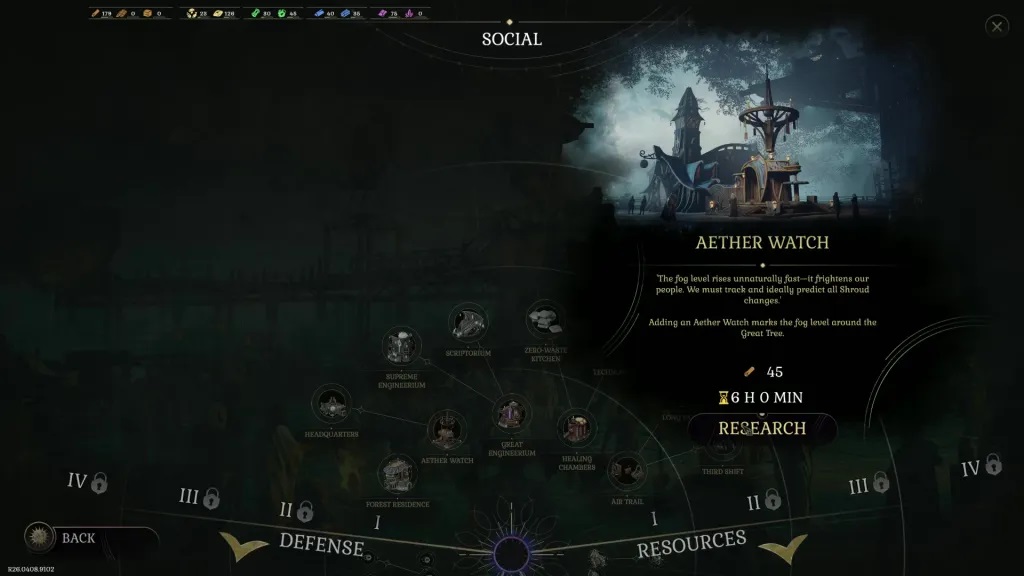Image resolution: width=1024 pixels, height=576 pixels.
Task: Open the Air Trail research node
Action: (626, 469)
